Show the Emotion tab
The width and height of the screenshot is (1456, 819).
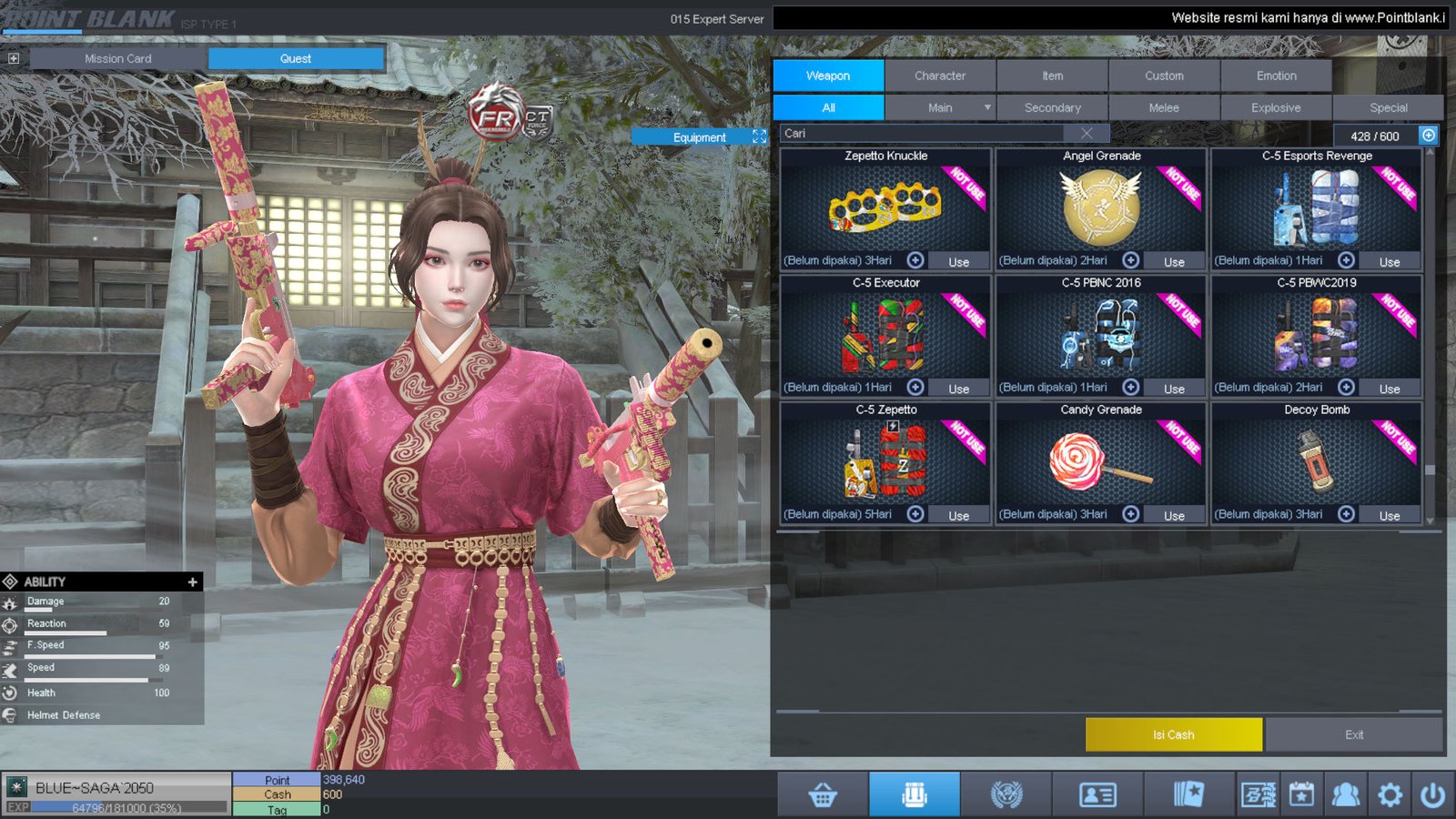click(x=1276, y=76)
